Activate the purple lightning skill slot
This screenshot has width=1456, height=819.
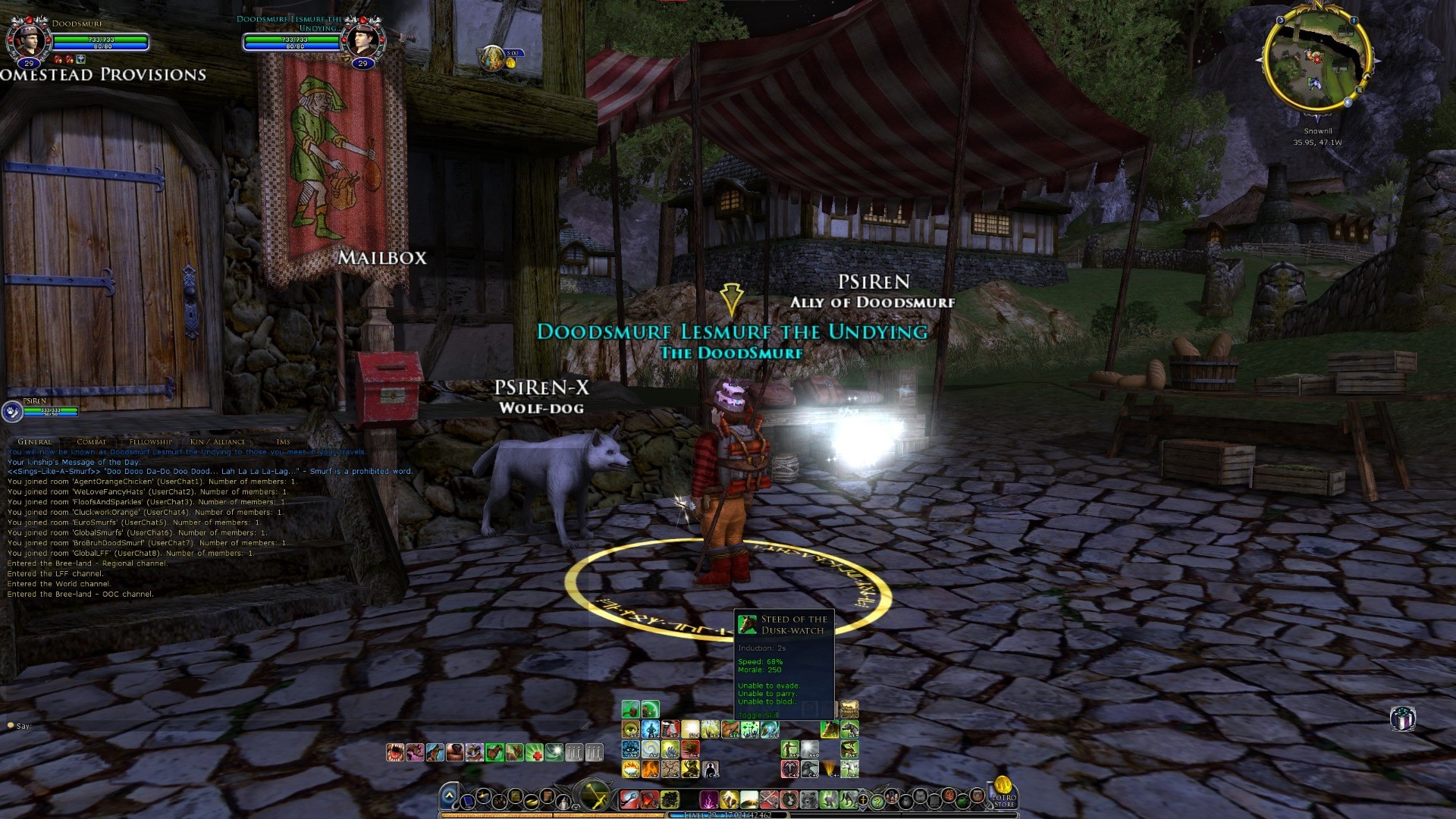(x=709, y=799)
